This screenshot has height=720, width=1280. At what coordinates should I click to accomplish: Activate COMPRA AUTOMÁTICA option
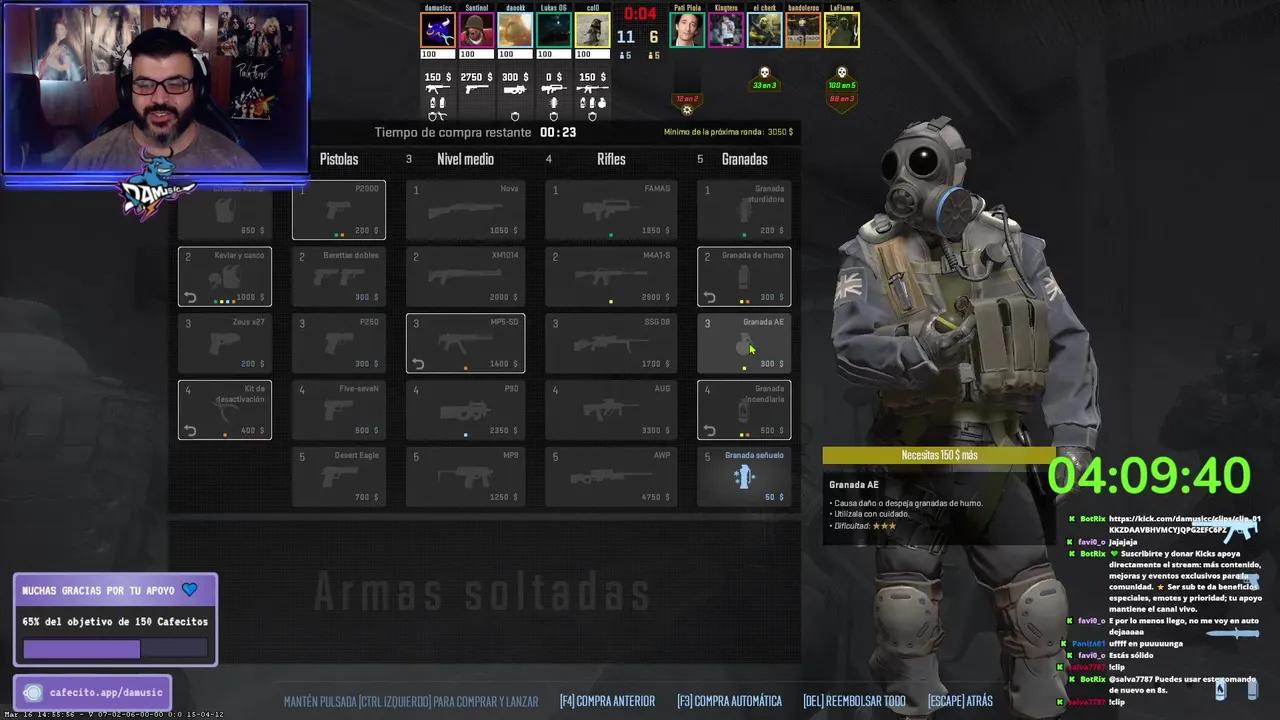pyautogui.click(x=728, y=701)
